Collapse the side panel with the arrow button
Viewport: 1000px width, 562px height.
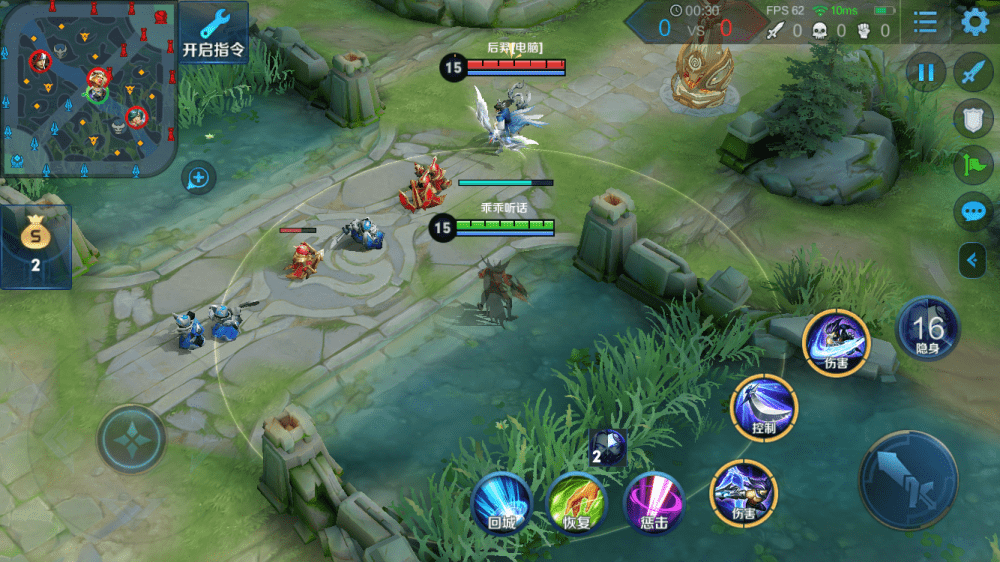(x=972, y=261)
